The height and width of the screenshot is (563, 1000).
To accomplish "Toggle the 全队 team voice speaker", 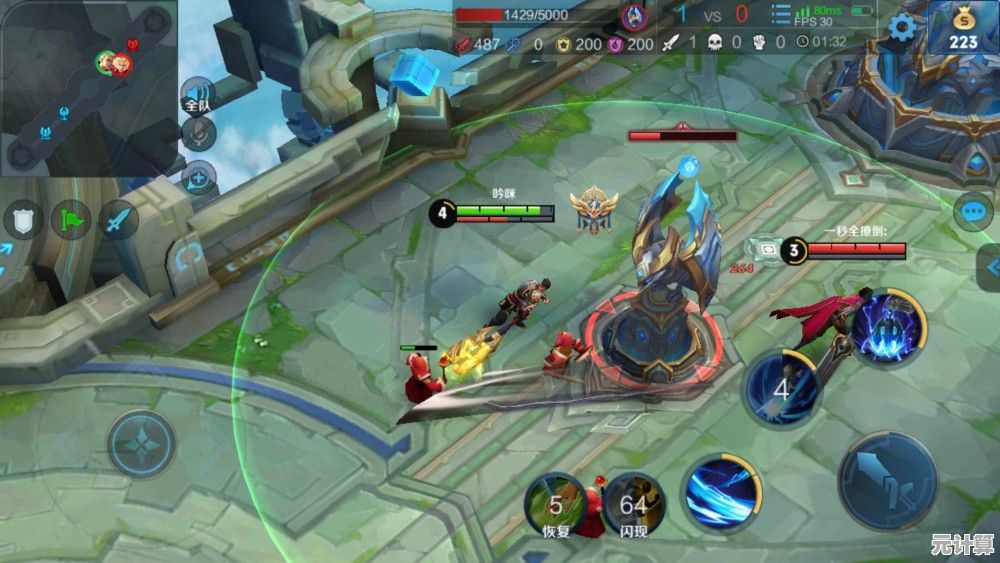I will coord(197,96).
